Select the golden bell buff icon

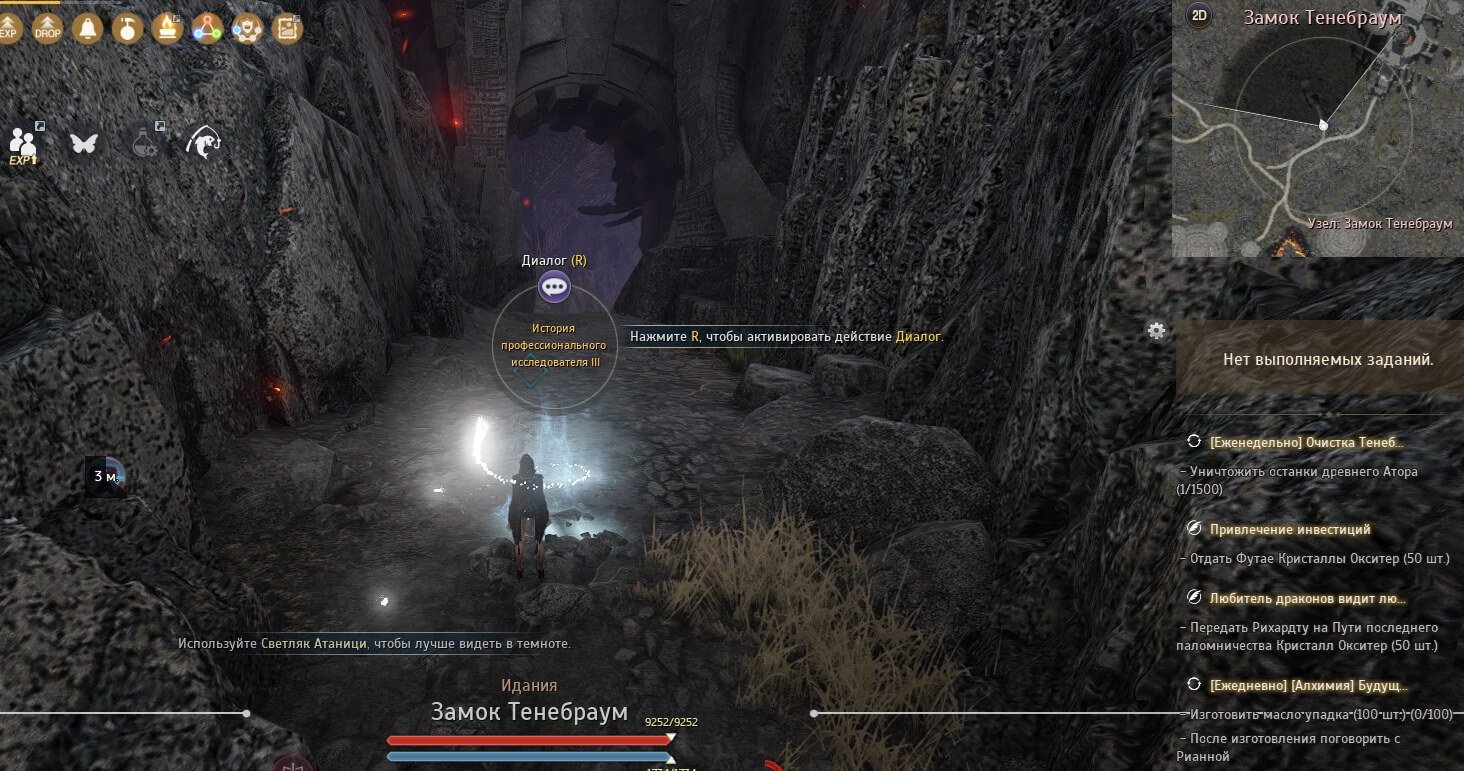point(88,27)
